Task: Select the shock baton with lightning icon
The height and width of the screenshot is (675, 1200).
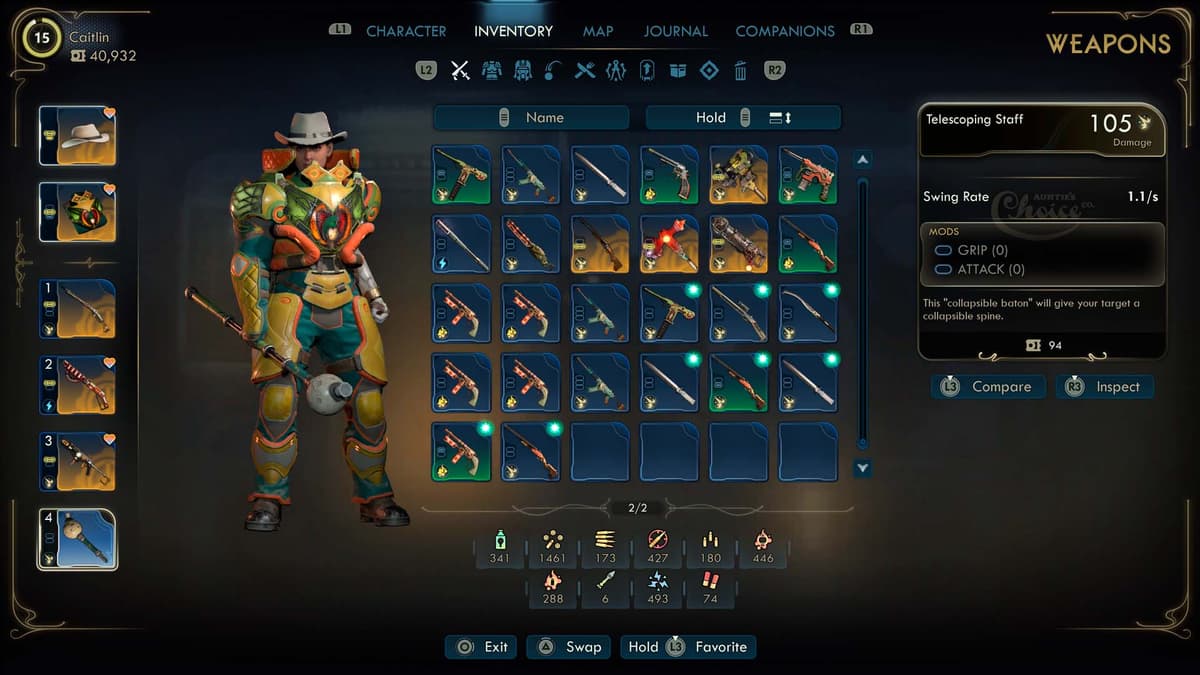Action: click(461, 243)
